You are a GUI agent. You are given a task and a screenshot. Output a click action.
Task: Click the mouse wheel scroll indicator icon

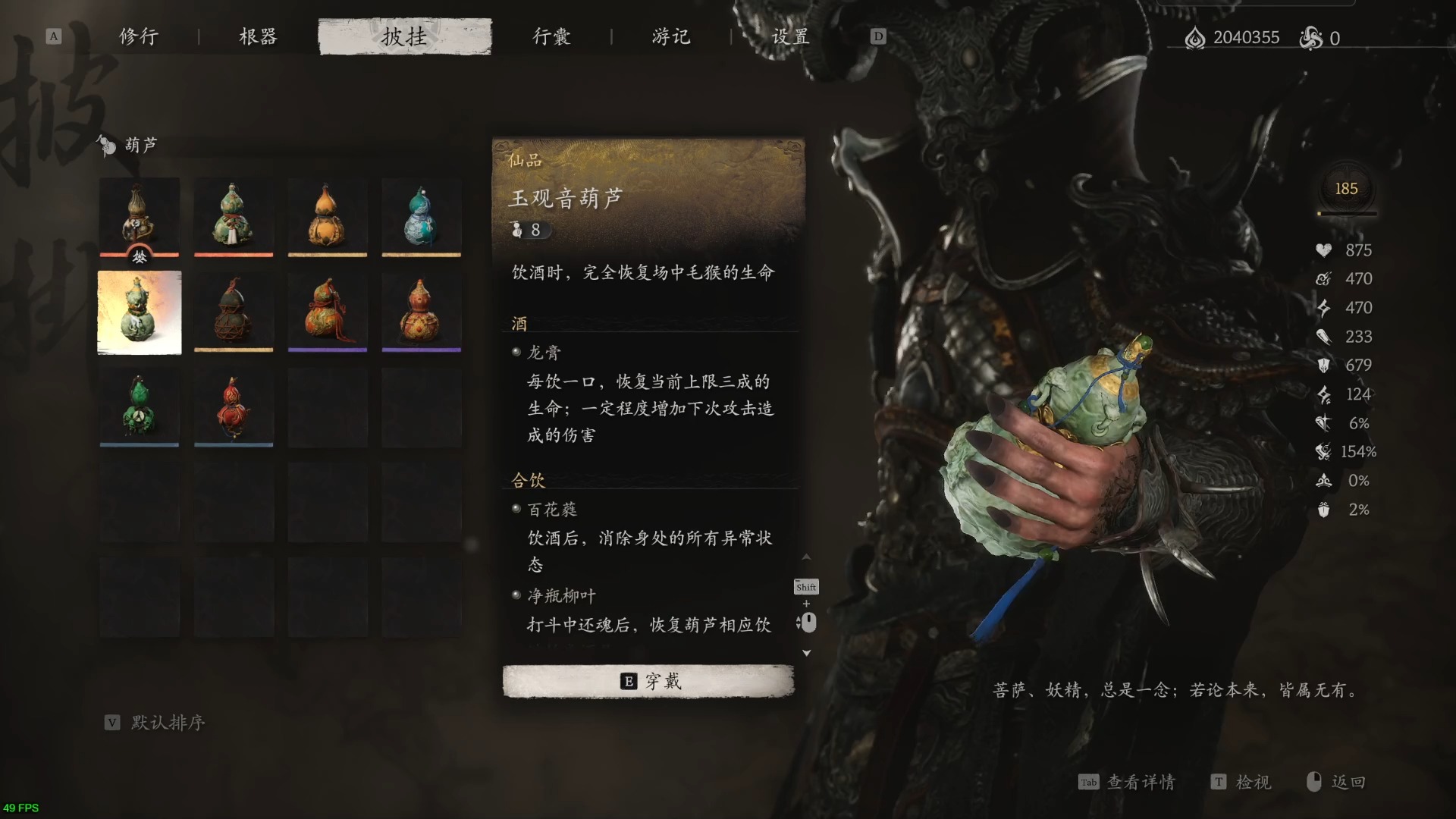click(x=808, y=622)
